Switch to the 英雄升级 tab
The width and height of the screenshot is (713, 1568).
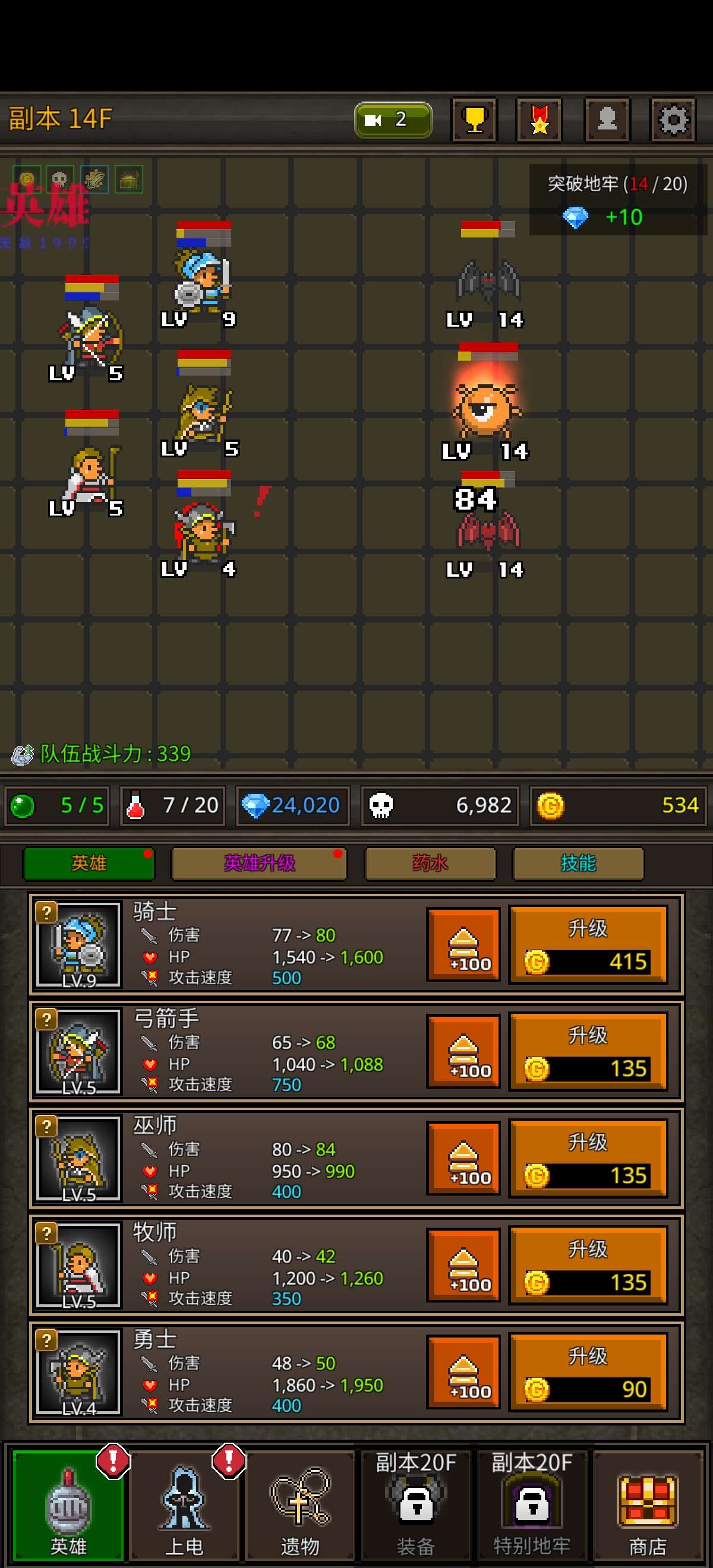click(x=260, y=863)
